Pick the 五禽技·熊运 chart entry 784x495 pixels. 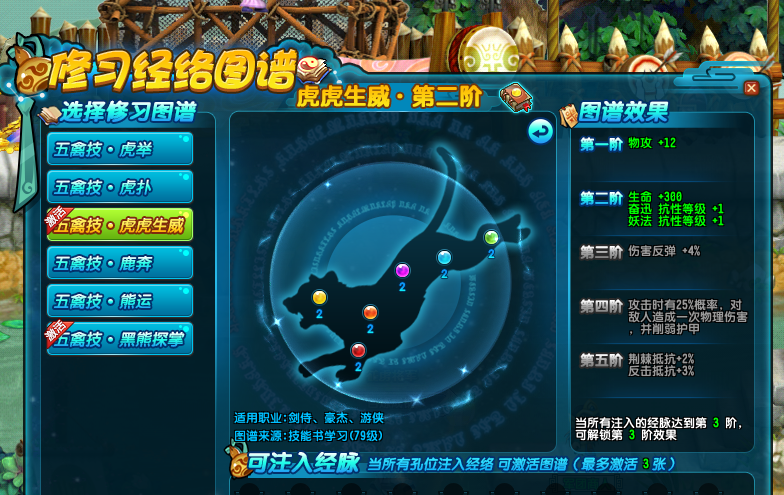coord(120,300)
